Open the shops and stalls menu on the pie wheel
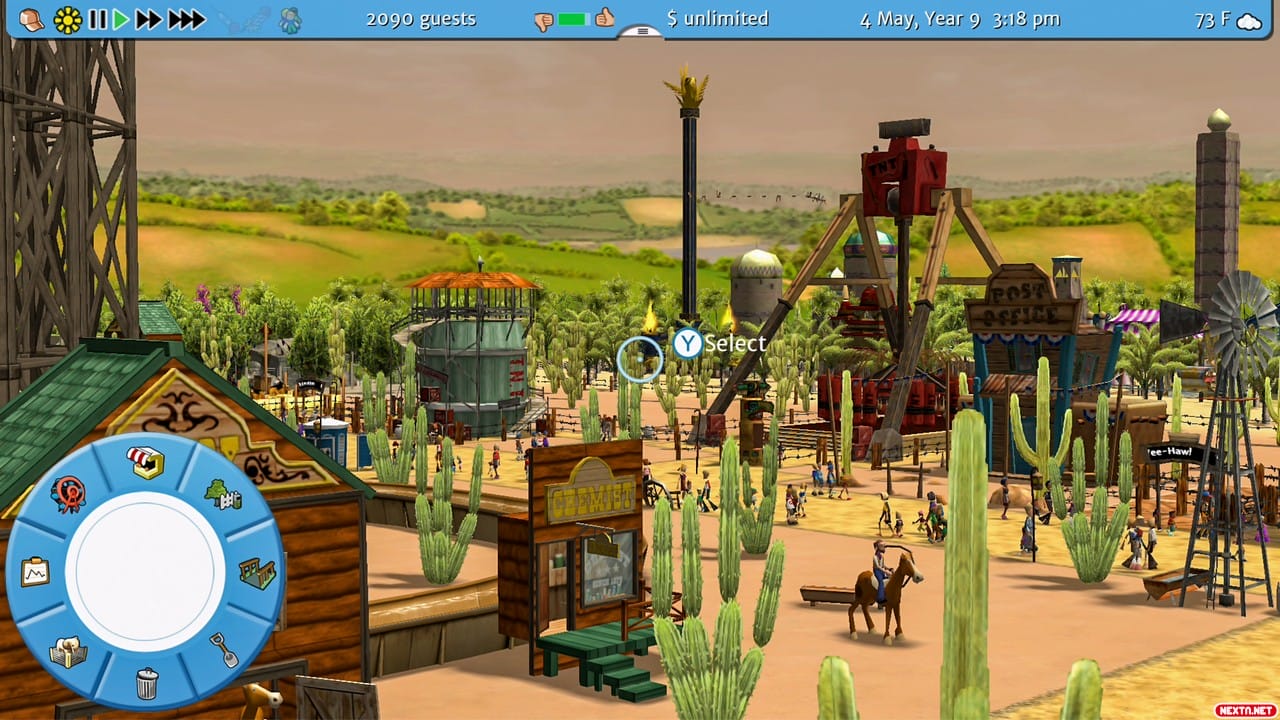 click(144, 460)
